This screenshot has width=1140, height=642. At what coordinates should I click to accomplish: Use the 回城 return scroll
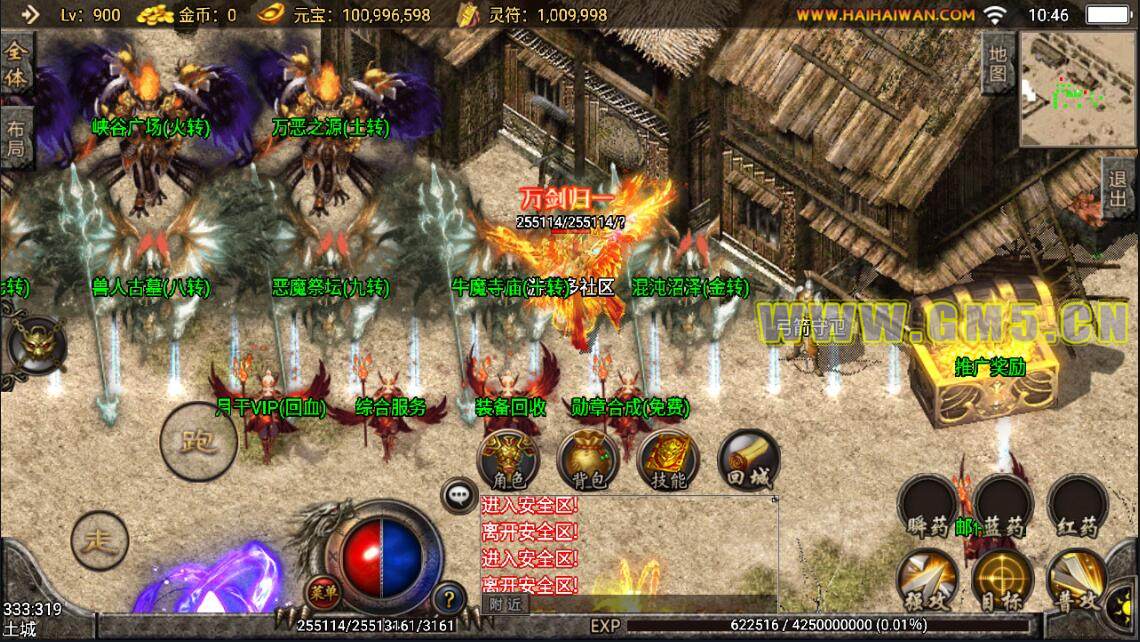[748, 461]
